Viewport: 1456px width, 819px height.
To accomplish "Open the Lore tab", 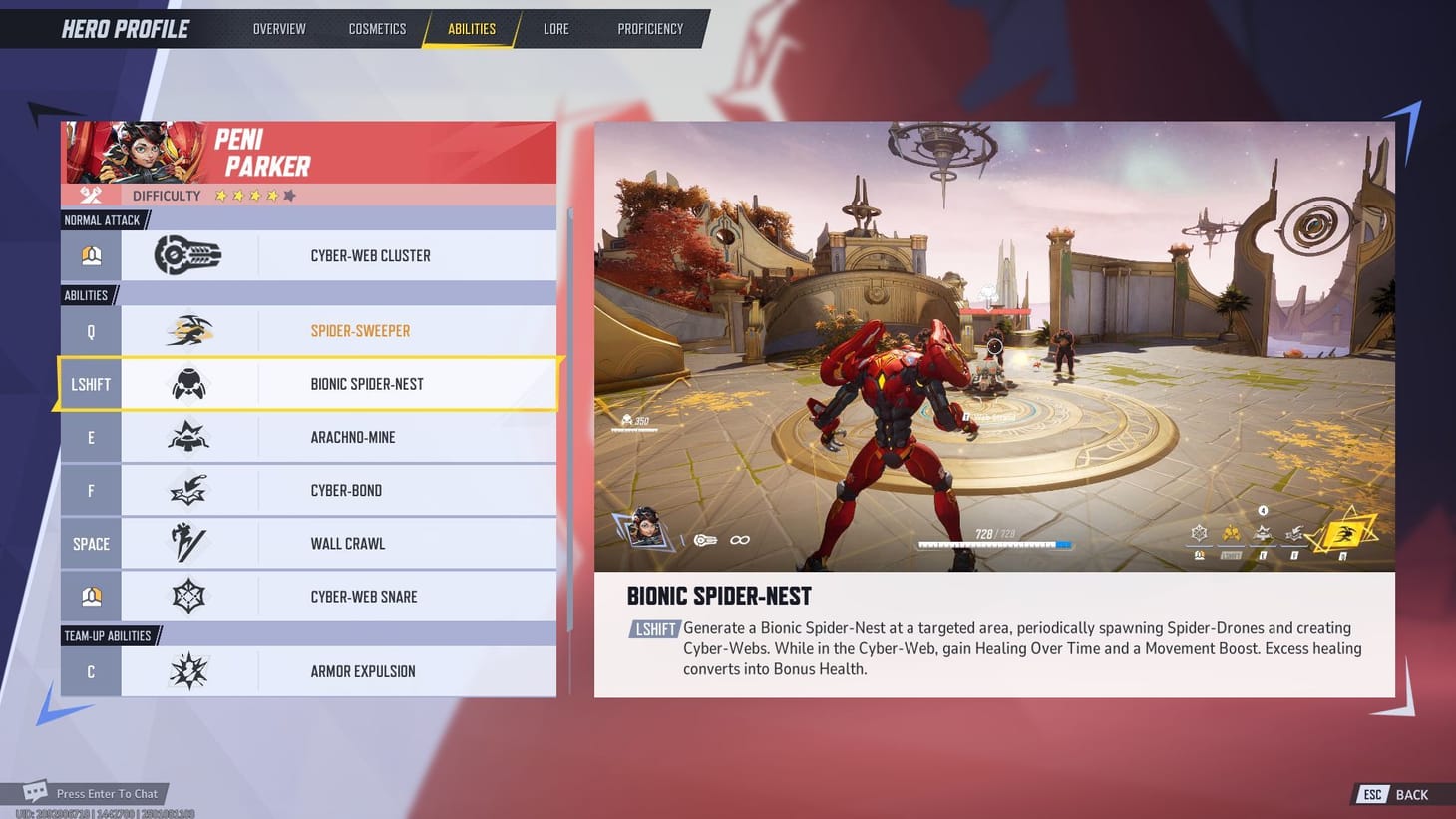I will [555, 28].
